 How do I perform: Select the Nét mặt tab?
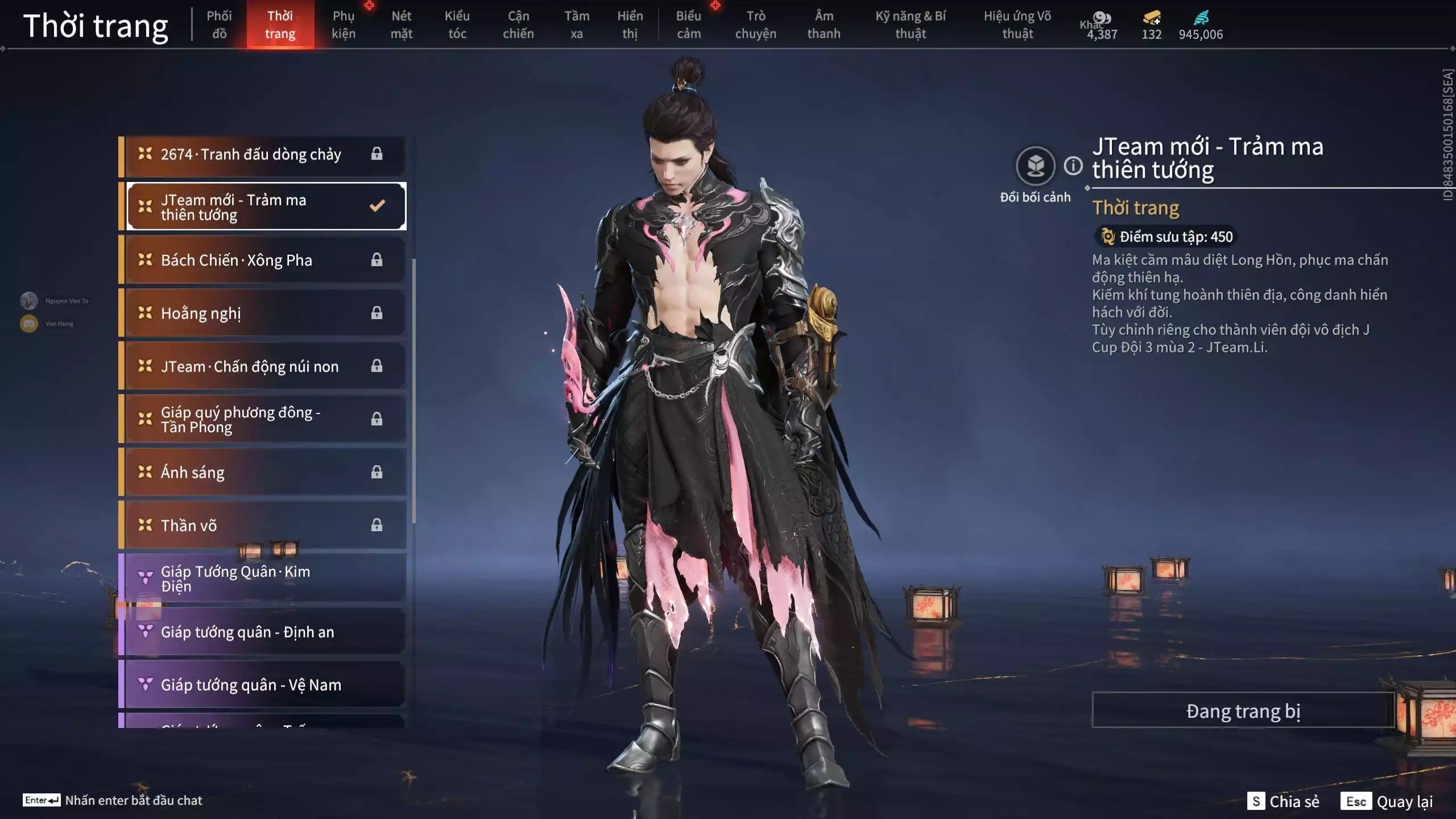(401, 24)
